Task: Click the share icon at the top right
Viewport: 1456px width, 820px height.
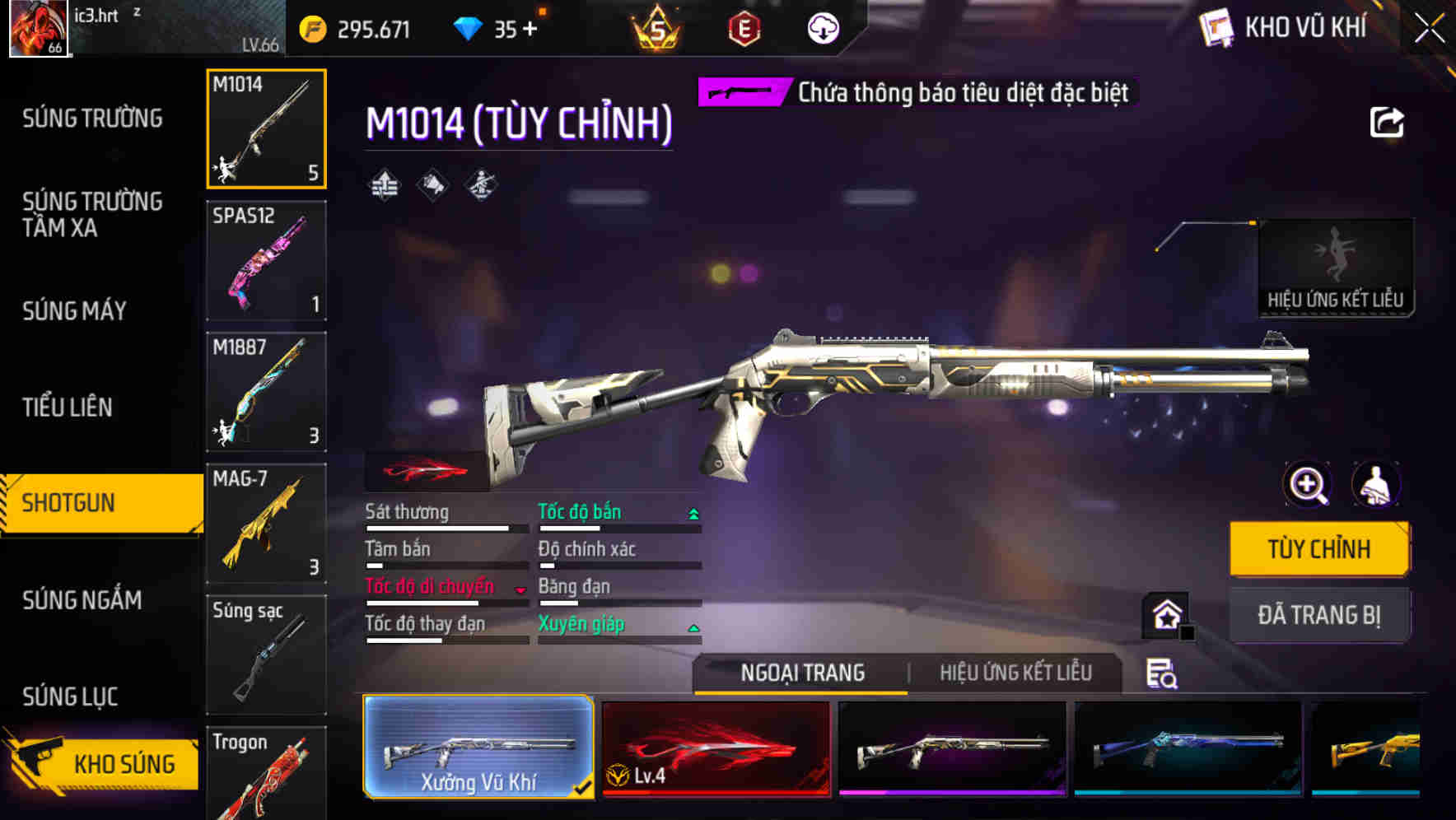Action: click(1388, 122)
